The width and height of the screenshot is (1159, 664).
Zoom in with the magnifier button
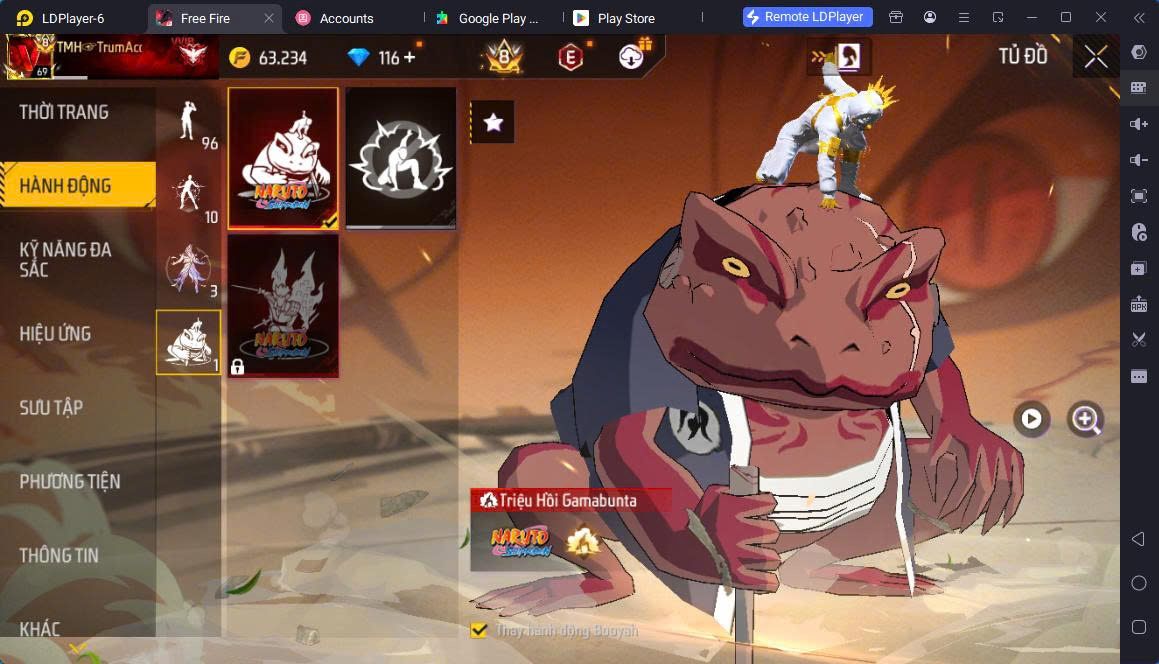pyautogui.click(x=1085, y=419)
